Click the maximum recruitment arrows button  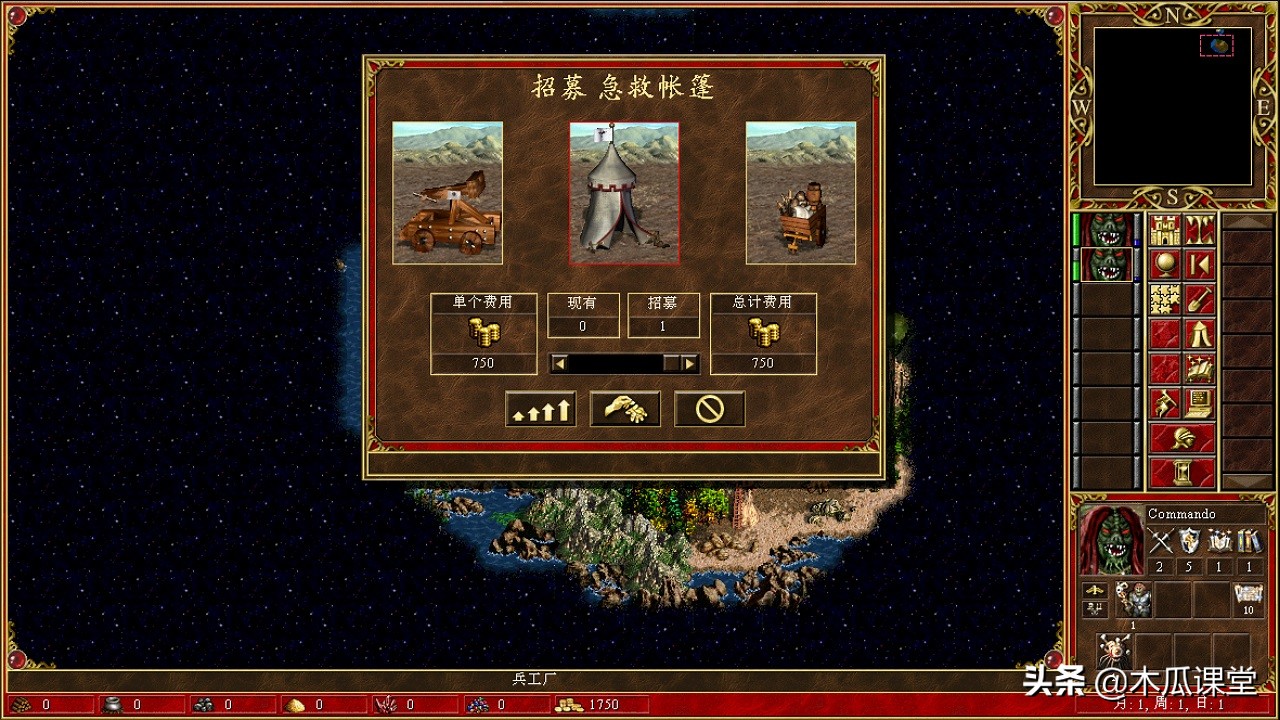coord(539,408)
